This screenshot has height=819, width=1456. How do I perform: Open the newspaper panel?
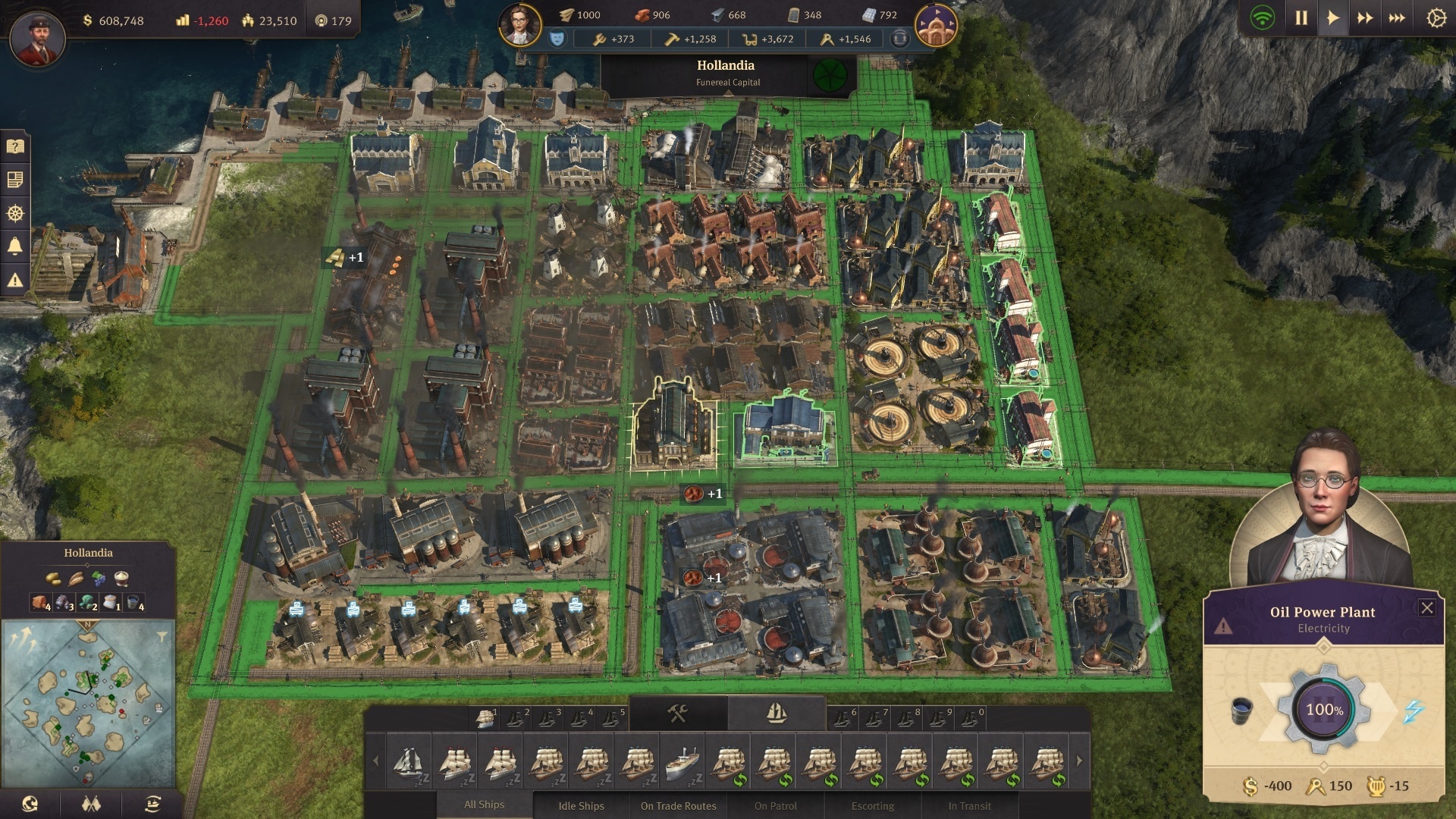coord(15,180)
